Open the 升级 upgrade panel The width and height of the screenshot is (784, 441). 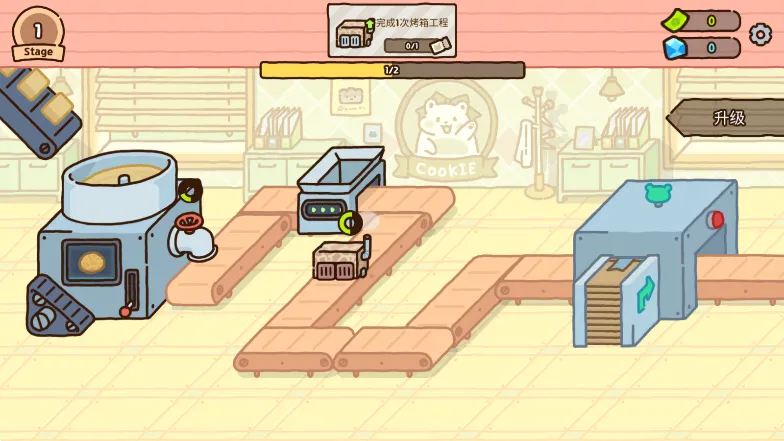coord(729,118)
